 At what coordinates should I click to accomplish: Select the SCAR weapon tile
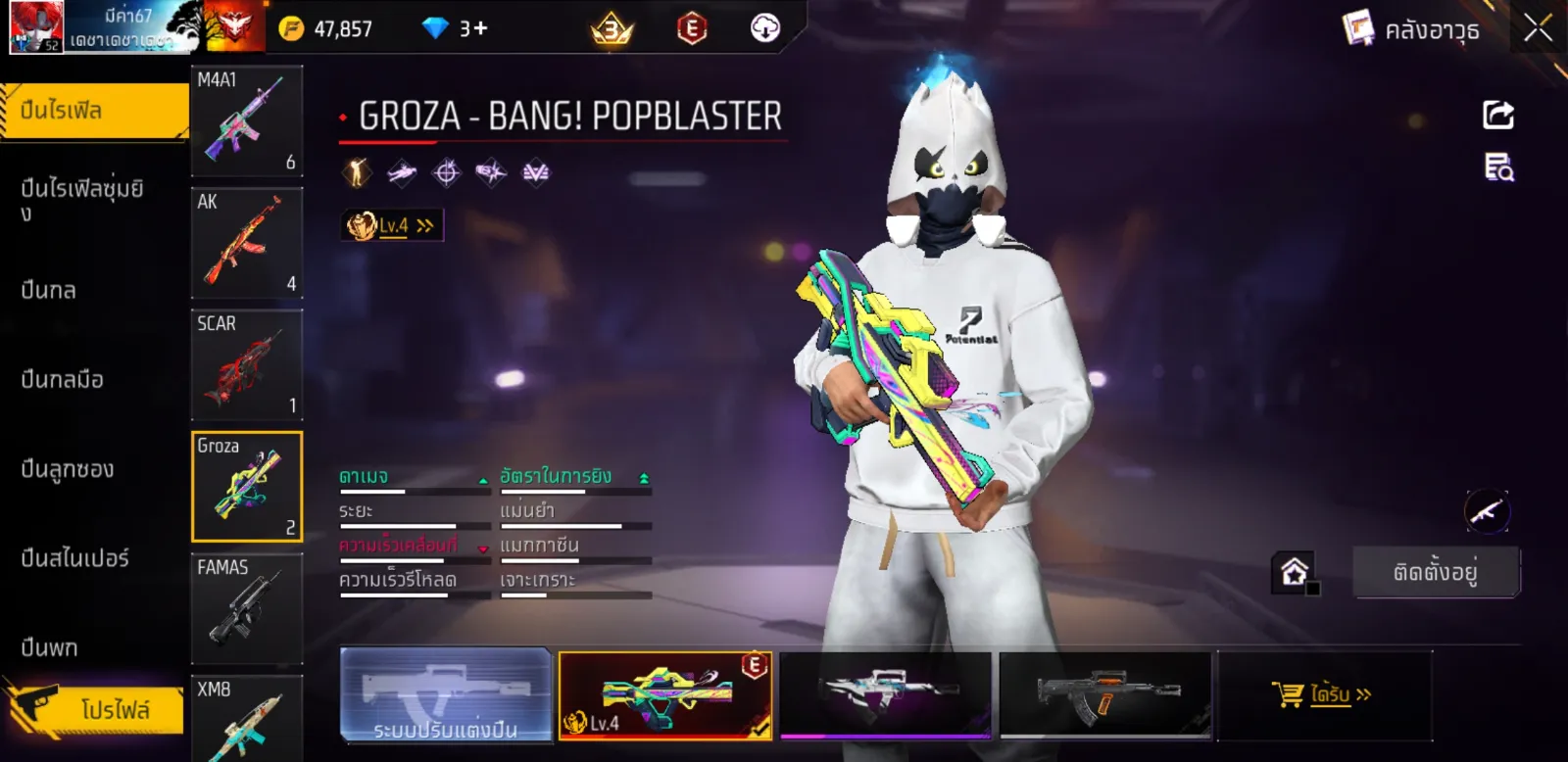(x=246, y=364)
